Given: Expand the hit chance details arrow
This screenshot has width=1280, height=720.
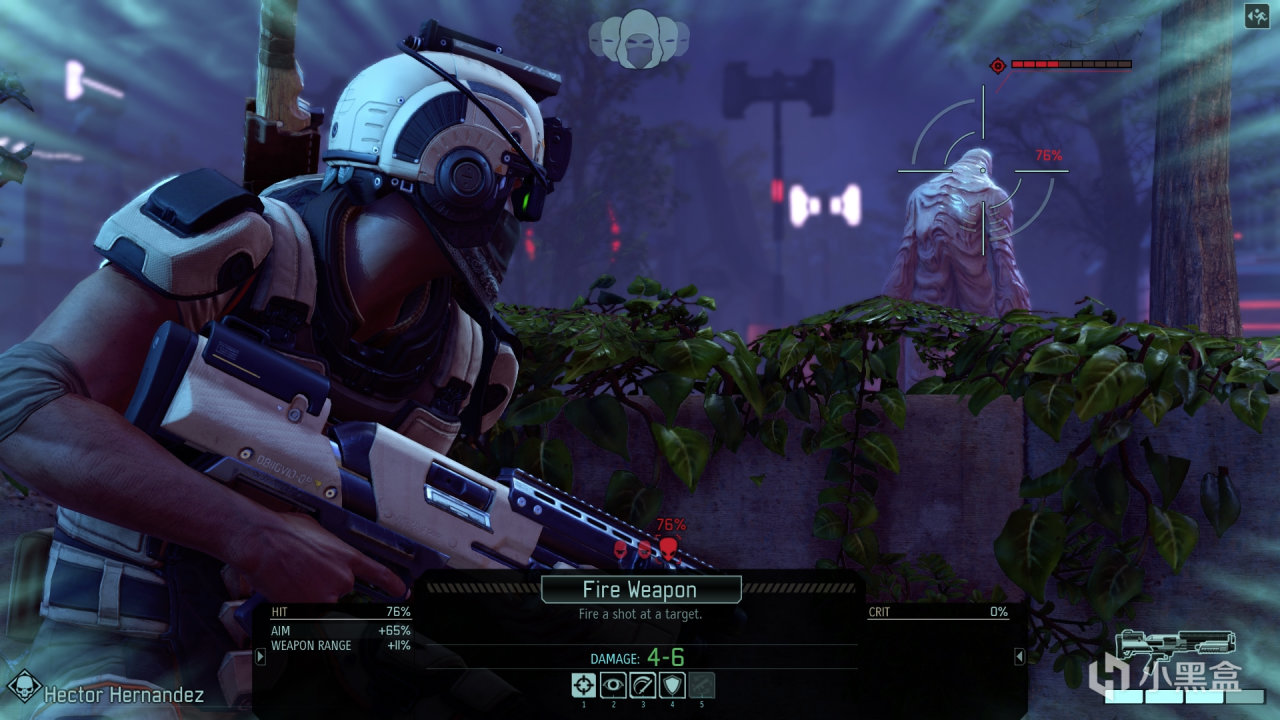Looking at the screenshot, I should point(260,656).
